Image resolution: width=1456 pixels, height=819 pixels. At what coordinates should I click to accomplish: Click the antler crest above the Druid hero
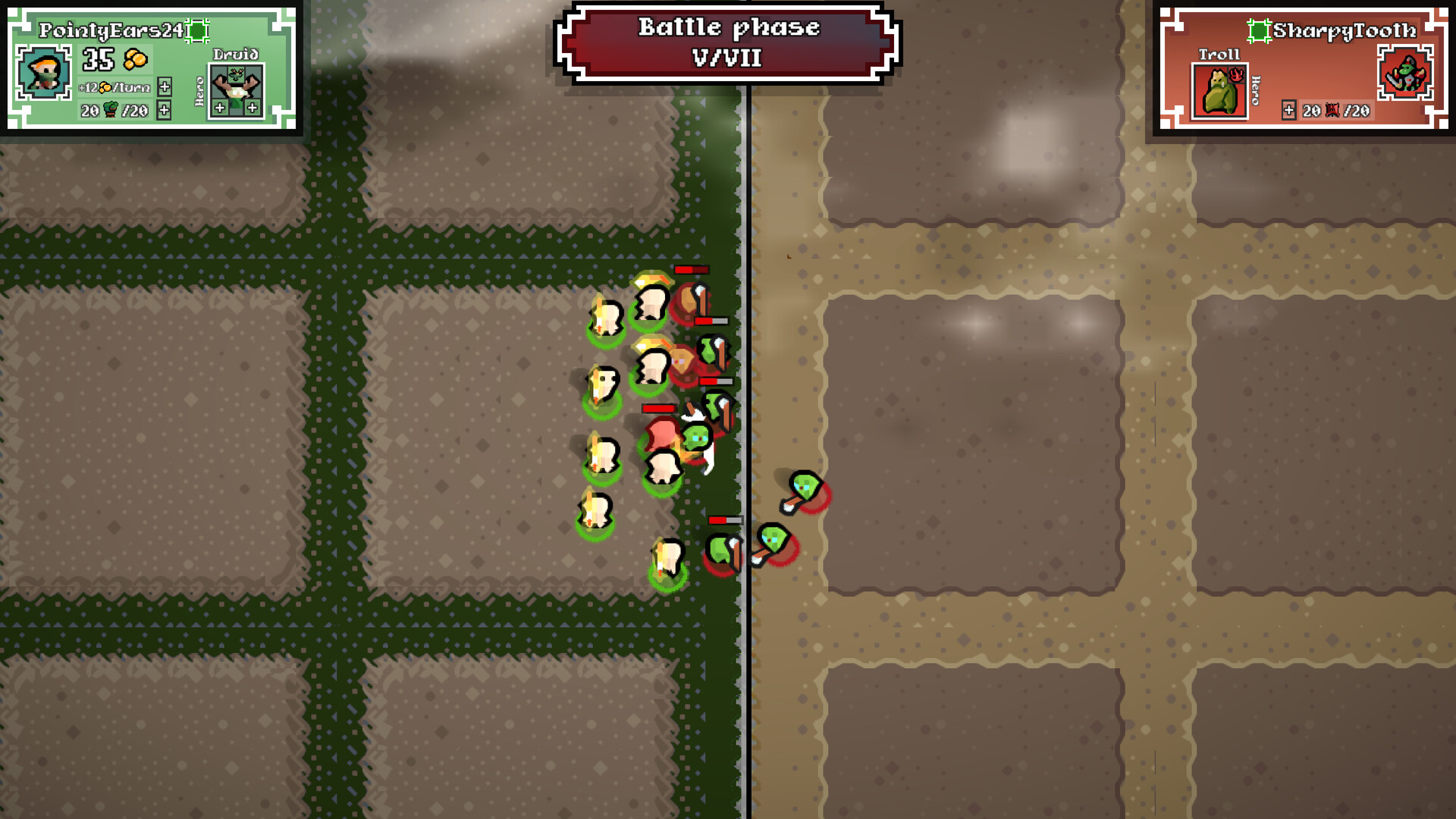tap(235, 76)
